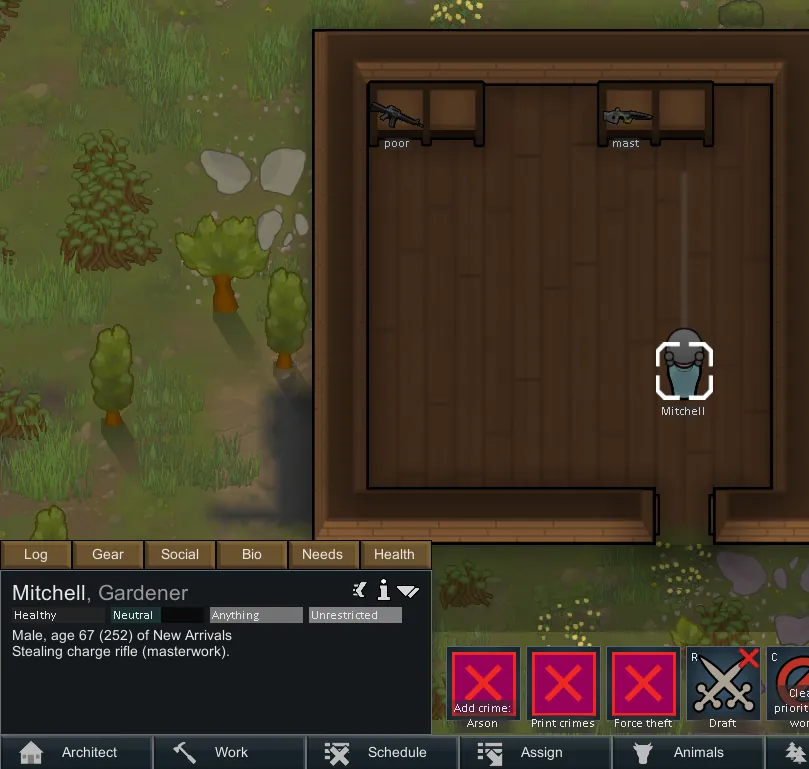Viewport: 809px width, 769px height.
Task: Show the Social tab
Action: point(180,554)
